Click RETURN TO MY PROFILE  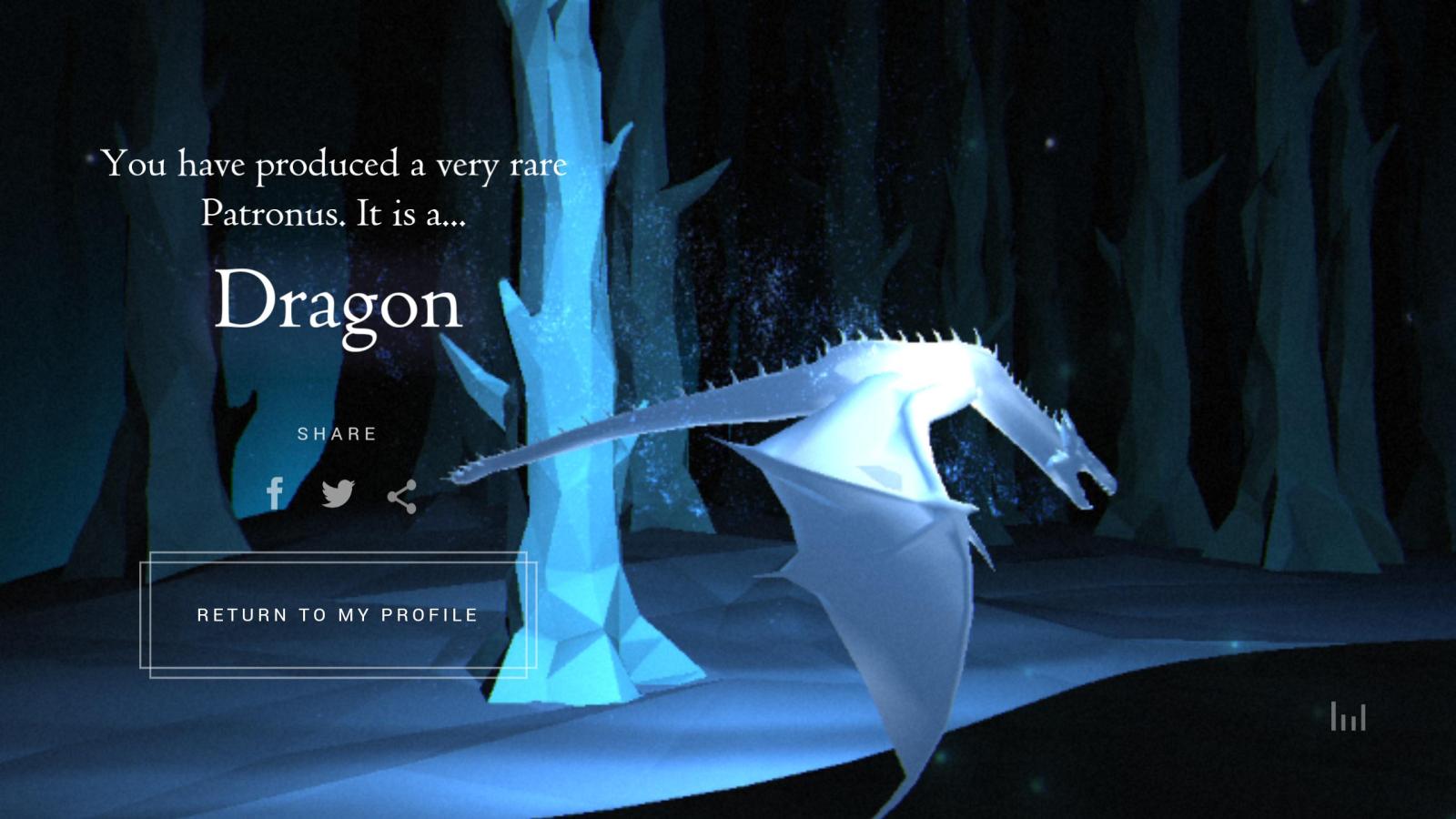pyautogui.click(x=336, y=614)
